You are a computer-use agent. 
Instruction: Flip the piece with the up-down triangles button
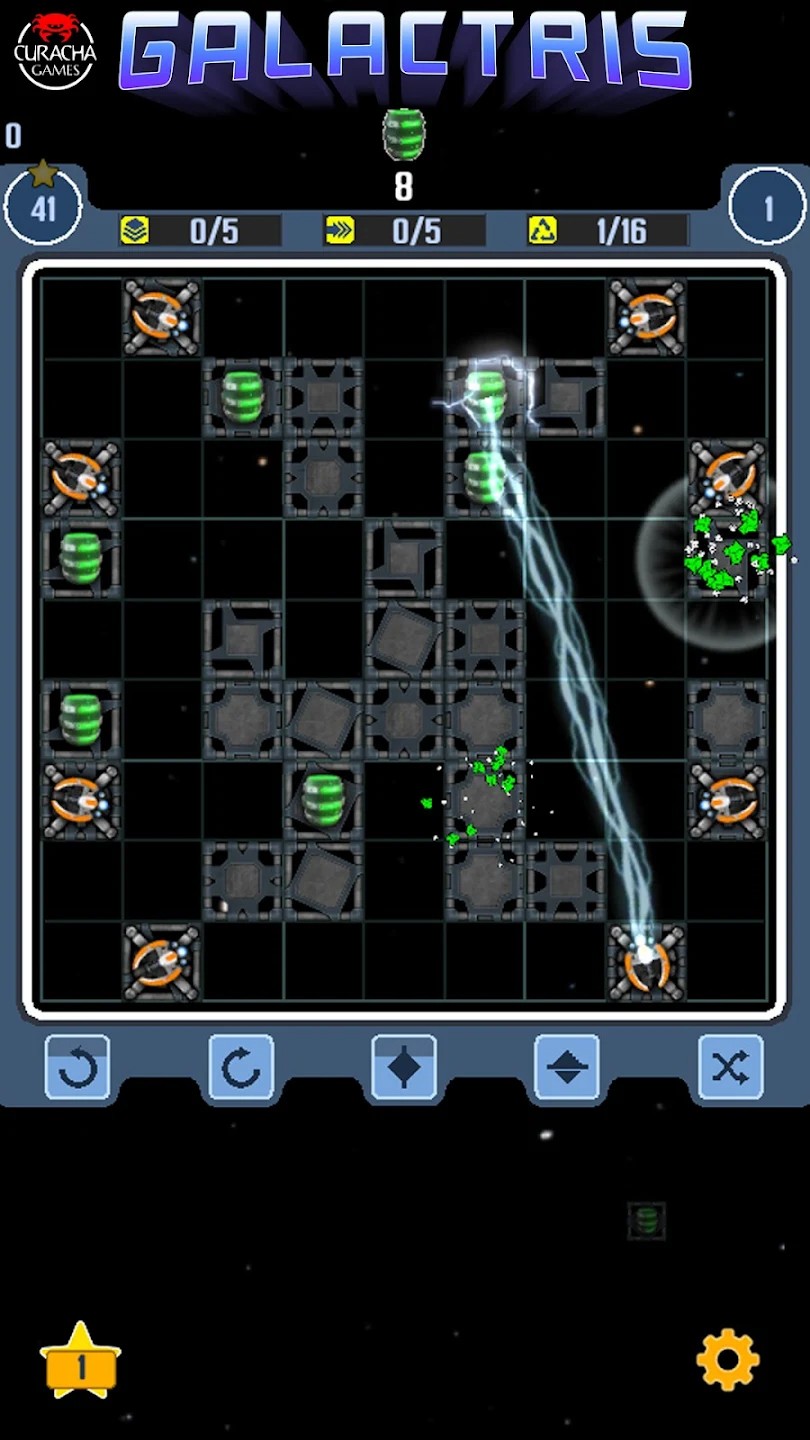[567, 1068]
